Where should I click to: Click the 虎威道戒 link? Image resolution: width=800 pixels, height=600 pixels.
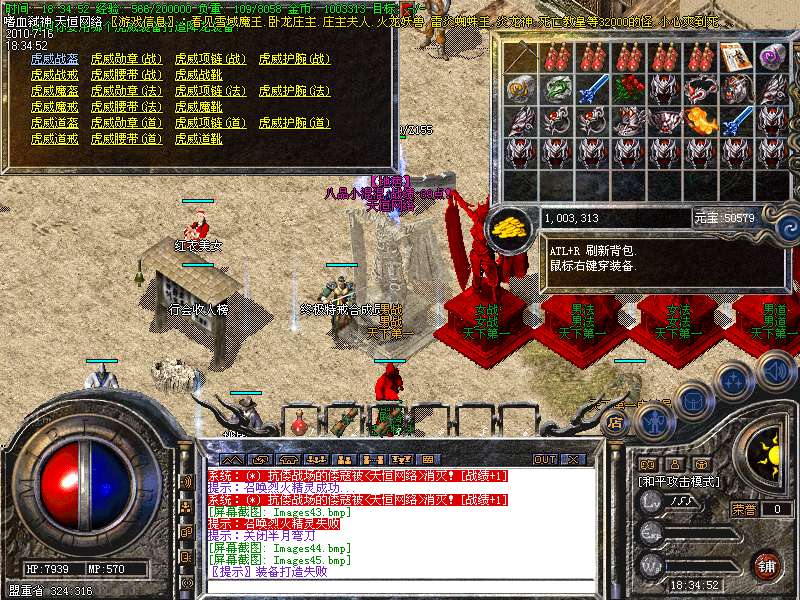[x=54, y=139]
